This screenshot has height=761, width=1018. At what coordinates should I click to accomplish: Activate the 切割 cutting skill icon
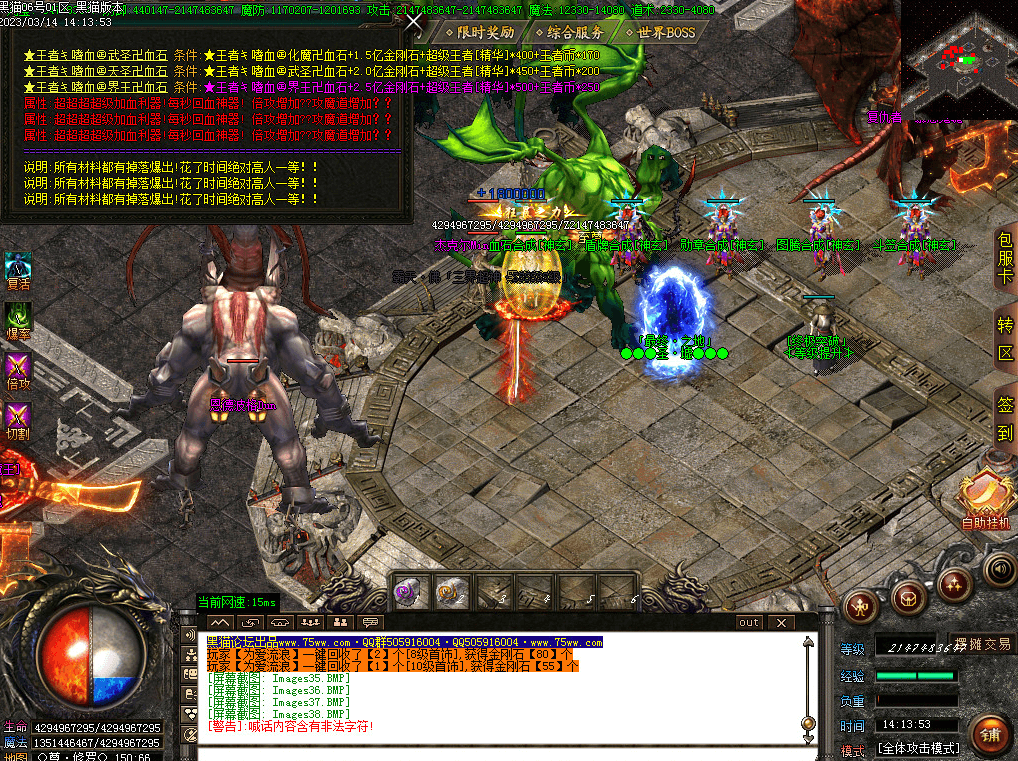[x=19, y=420]
